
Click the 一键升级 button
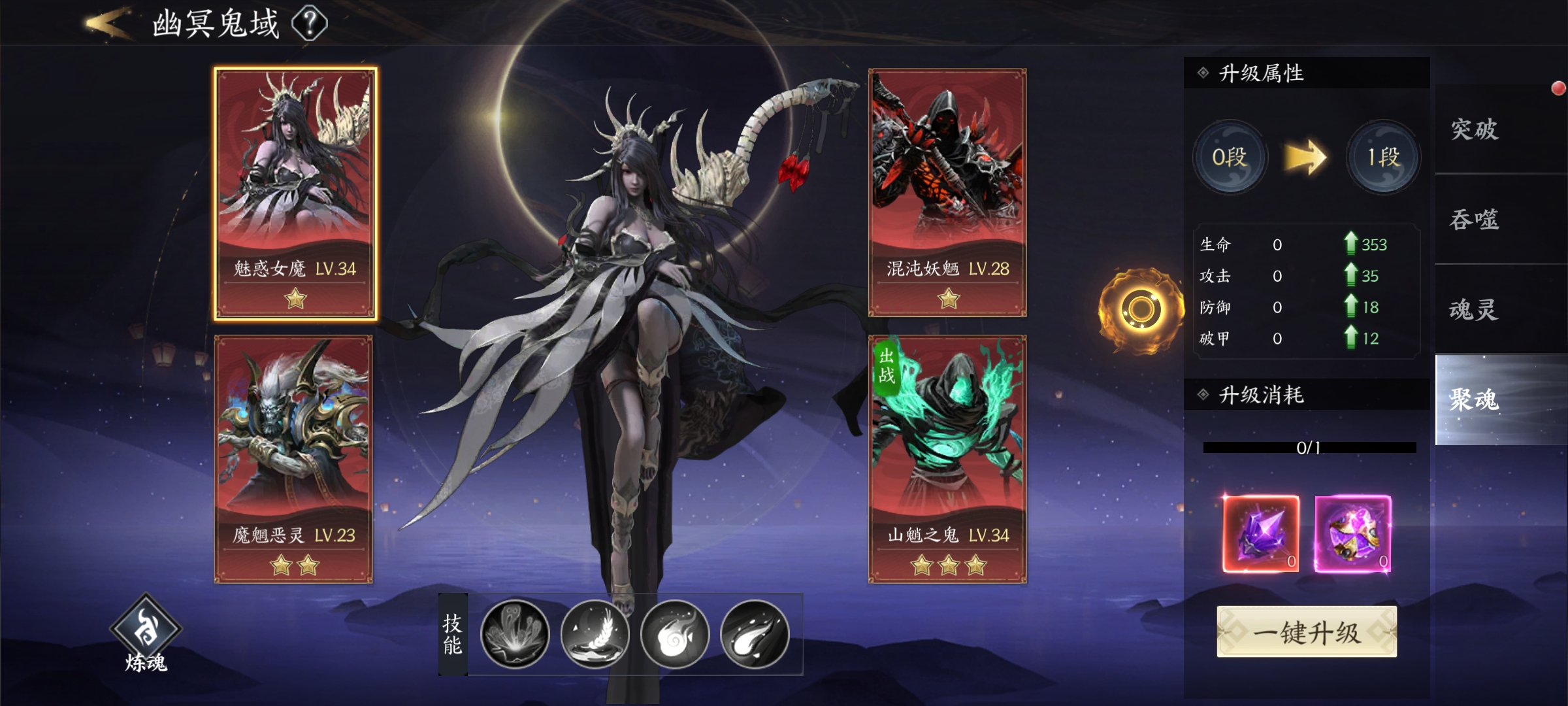[x=1307, y=632]
